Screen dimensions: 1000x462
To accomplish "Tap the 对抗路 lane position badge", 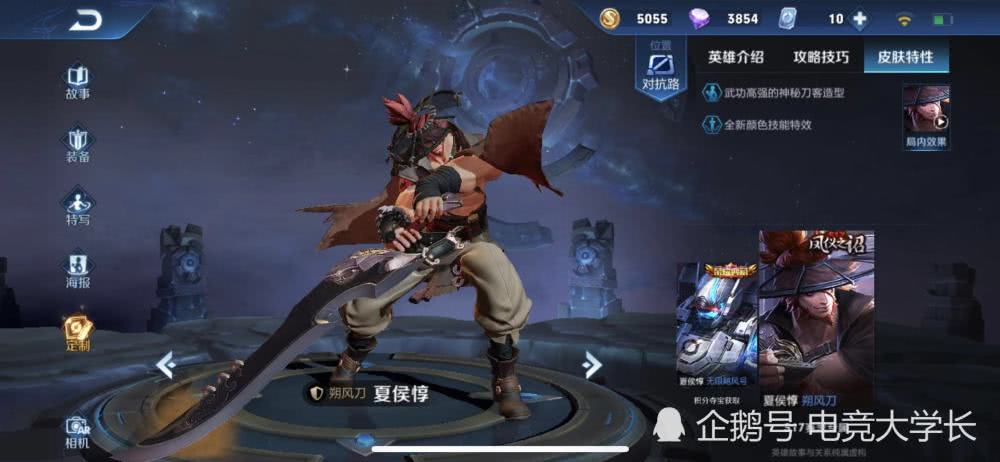I will click(660, 68).
